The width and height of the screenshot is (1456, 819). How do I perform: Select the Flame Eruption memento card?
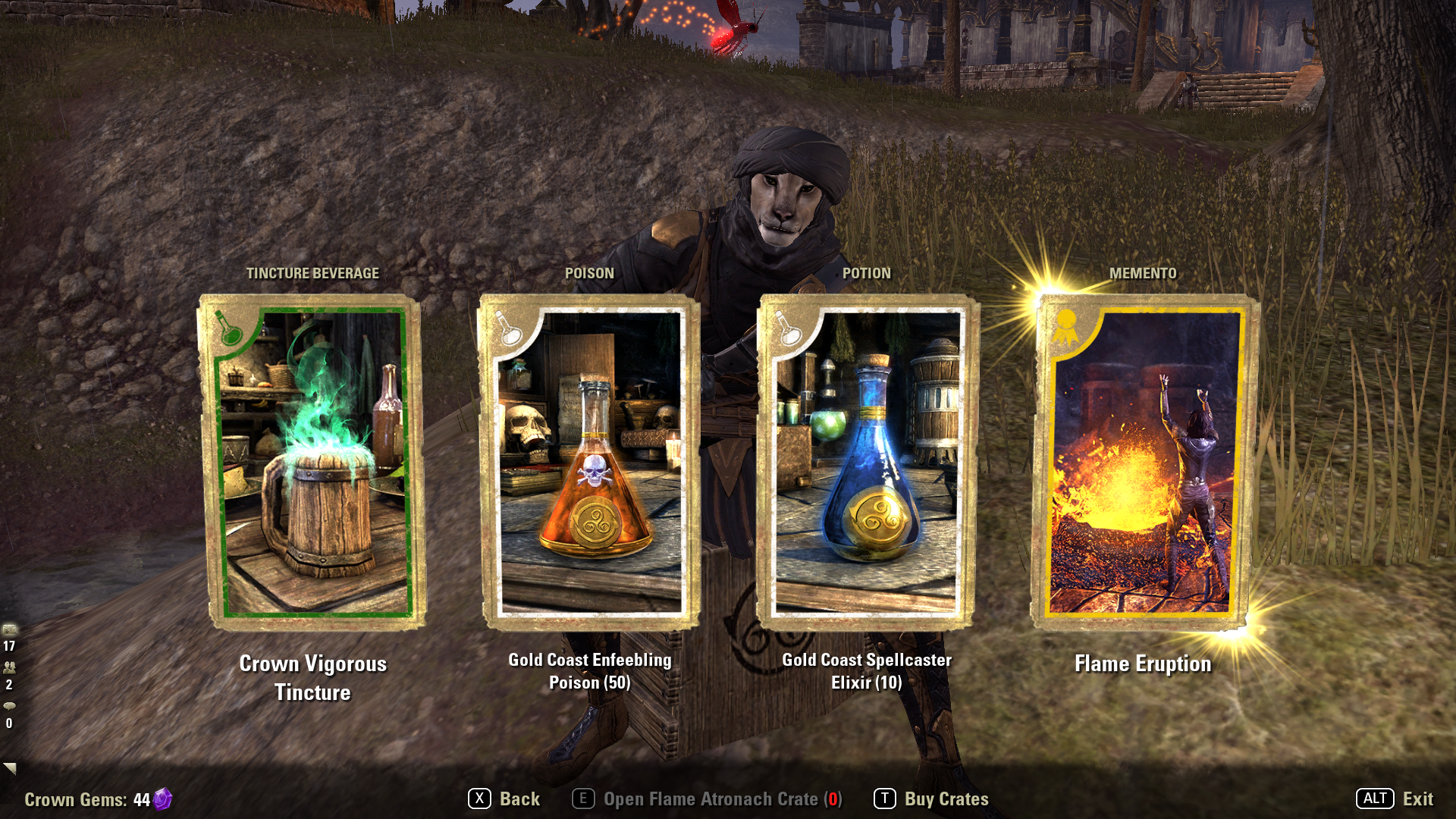(x=1143, y=463)
